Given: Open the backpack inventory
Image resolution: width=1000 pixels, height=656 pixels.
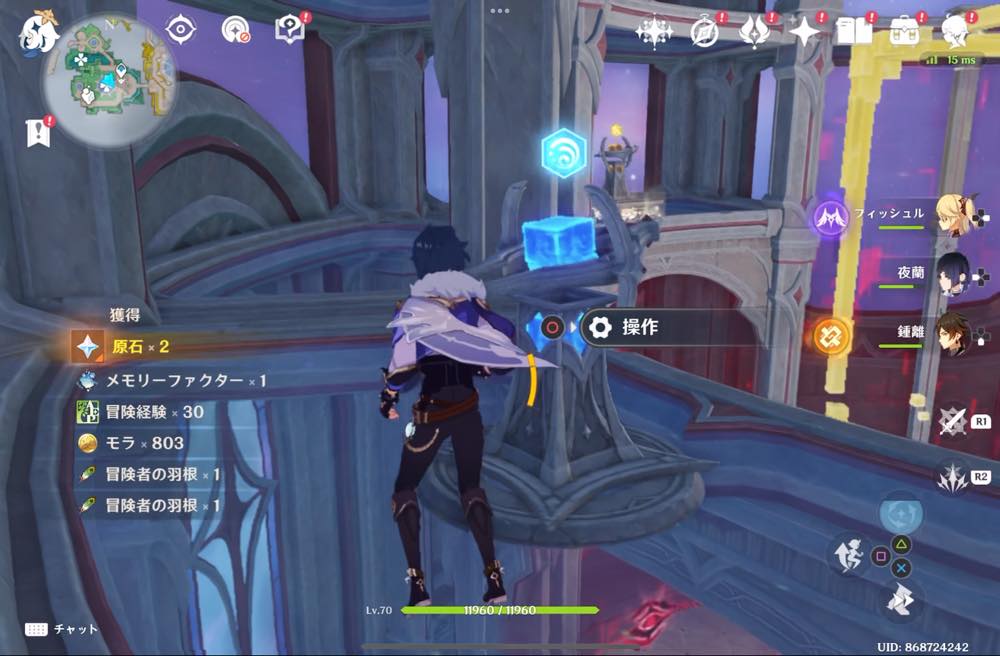Looking at the screenshot, I should pyautogui.click(x=905, y=31).
